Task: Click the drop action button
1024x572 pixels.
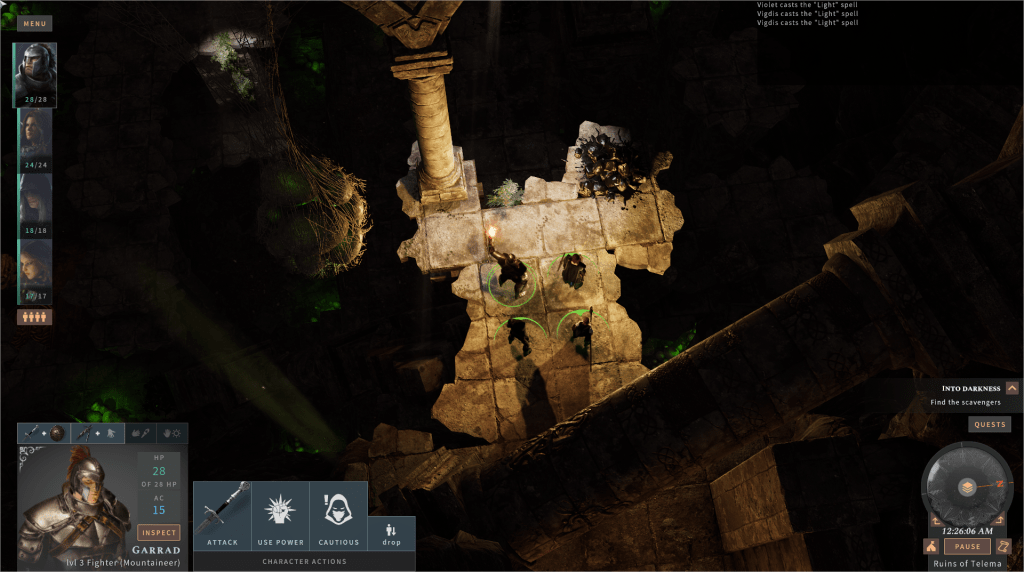Action: [391, 534]
